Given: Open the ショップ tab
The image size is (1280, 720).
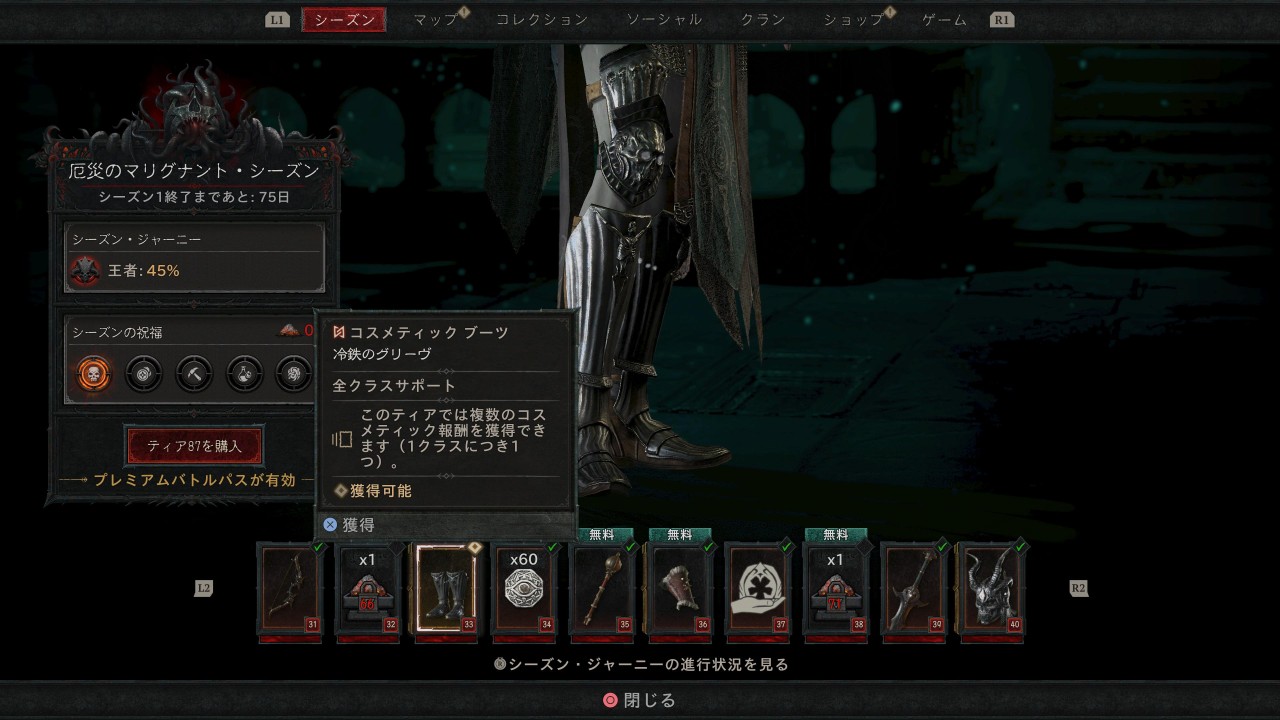Looking at the screenshot, I should pyautogui.click(x=854, y=20).
